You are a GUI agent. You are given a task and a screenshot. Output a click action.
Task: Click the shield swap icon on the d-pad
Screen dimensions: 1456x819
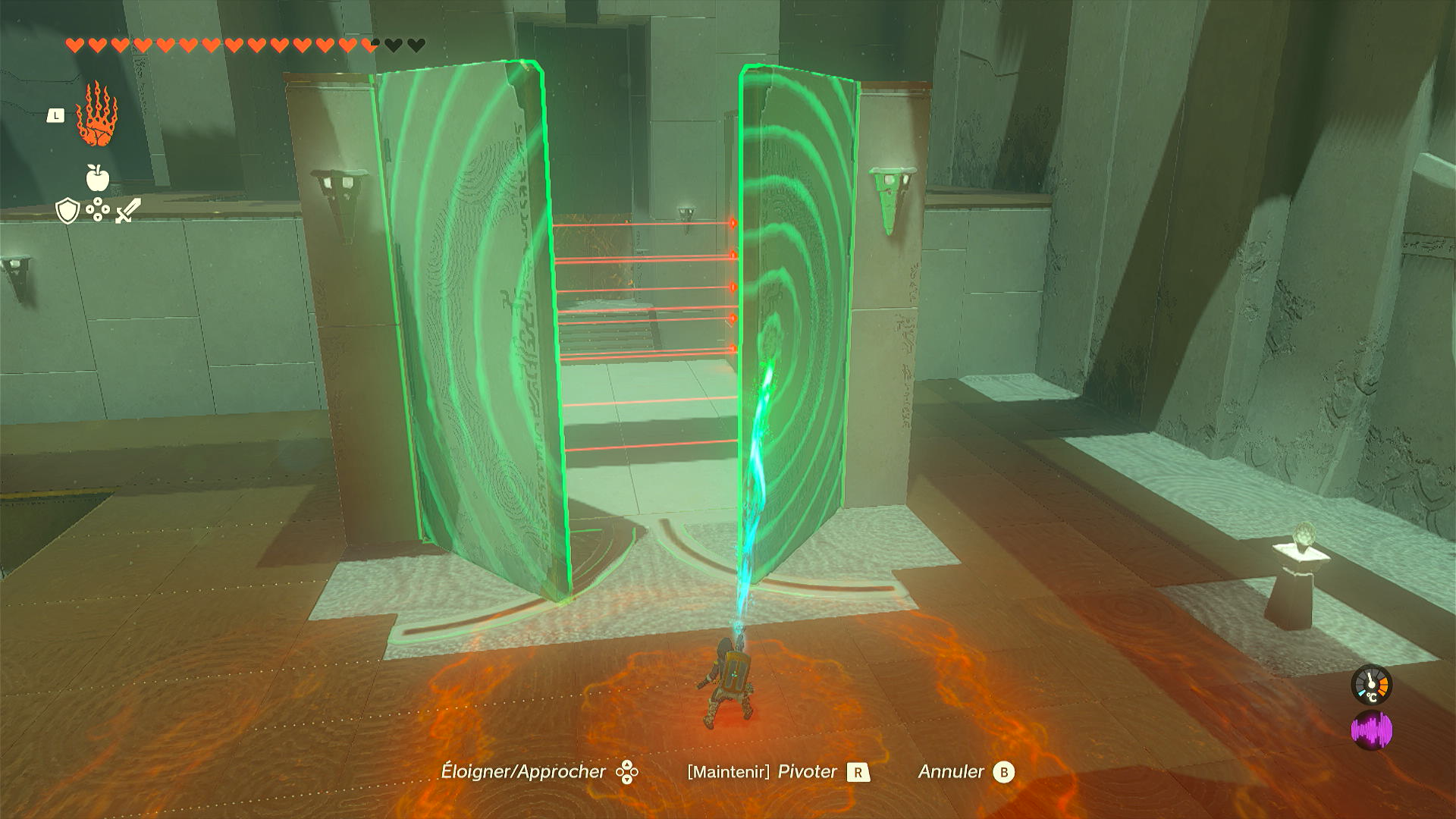[x=67, y=210]
